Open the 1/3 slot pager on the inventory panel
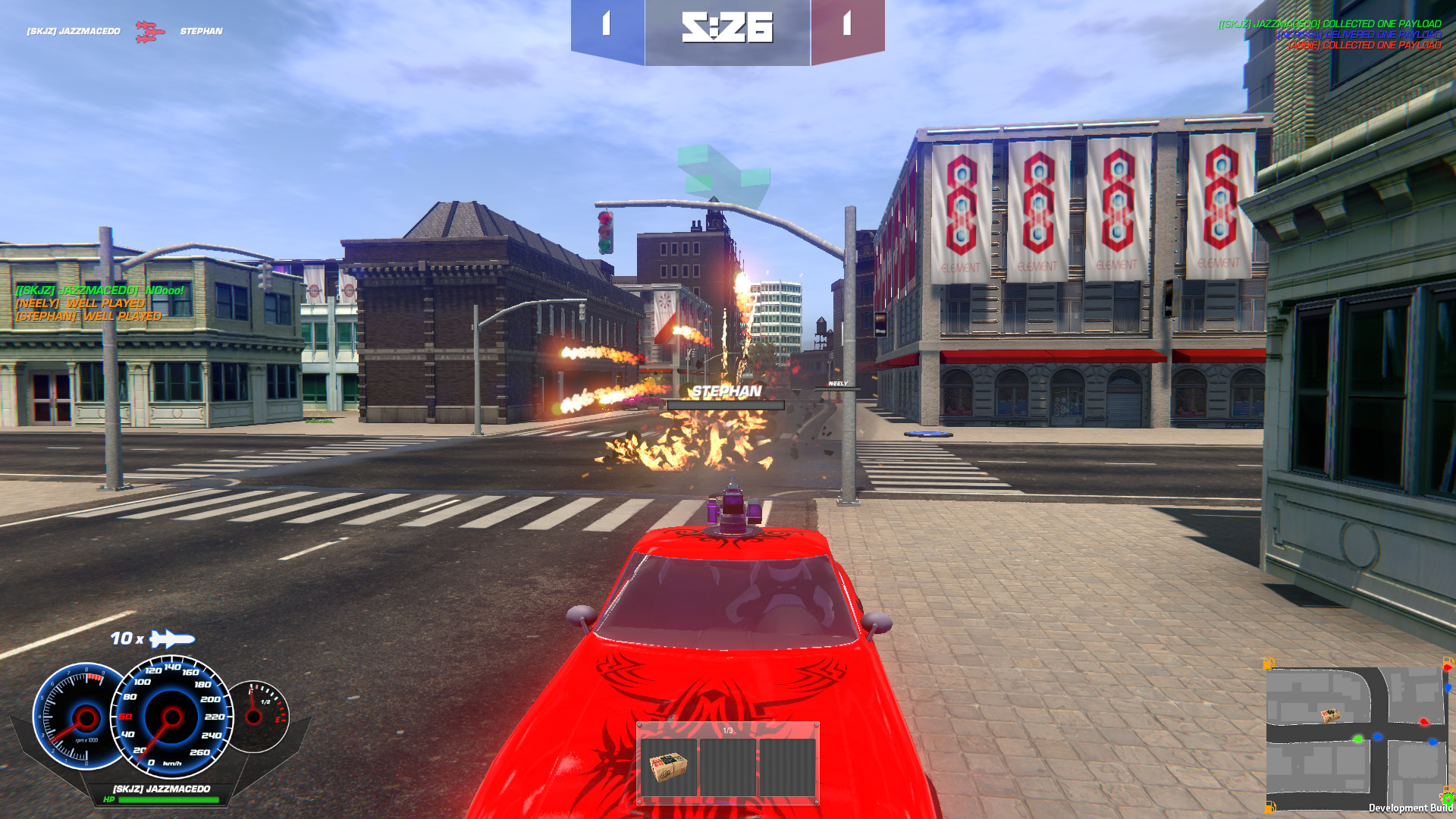The image size is (1456, 819). click(730, 730)
